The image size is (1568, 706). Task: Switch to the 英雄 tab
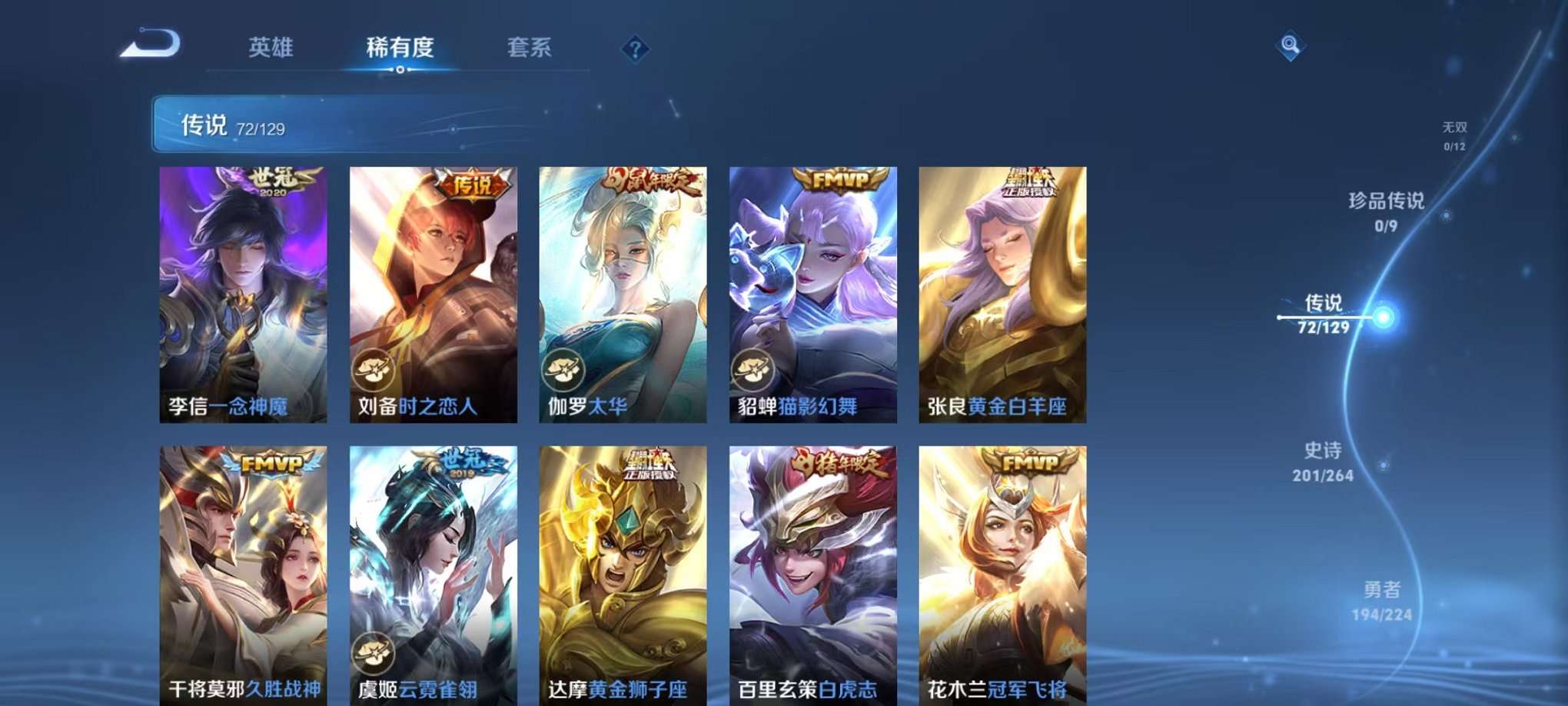[x=271, y=48]
